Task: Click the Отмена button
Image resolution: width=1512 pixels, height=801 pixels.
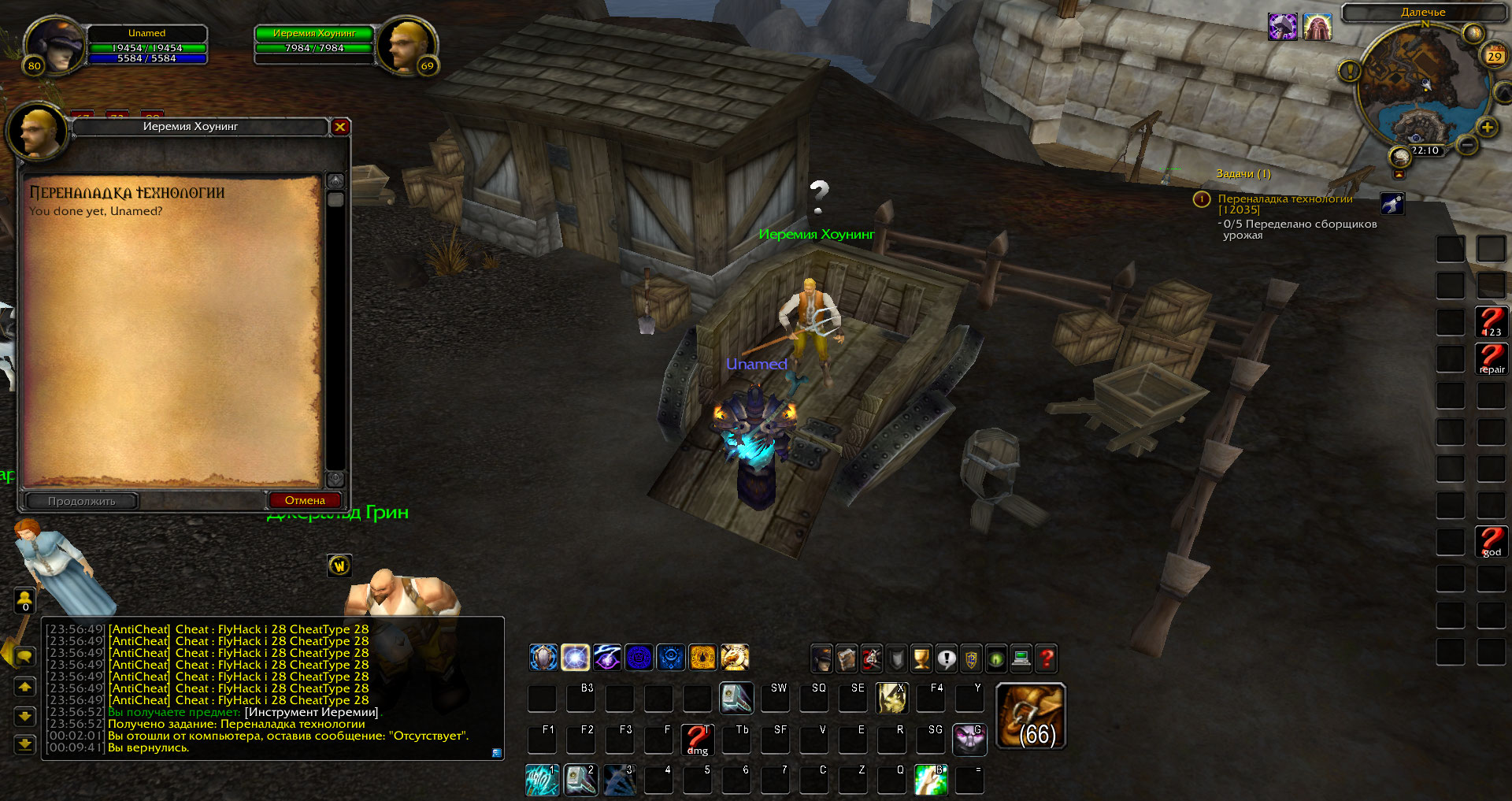Action: pyautogui.click(x=305, y=500)
